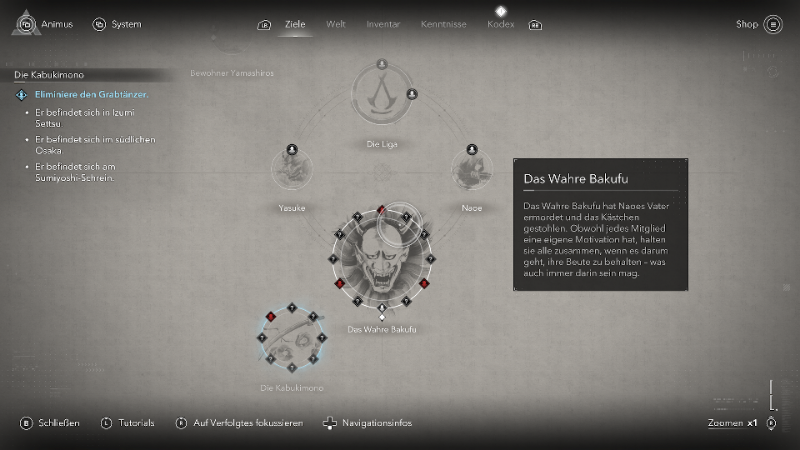
Task: Open the Inventar tab
Action: point(382,24)
